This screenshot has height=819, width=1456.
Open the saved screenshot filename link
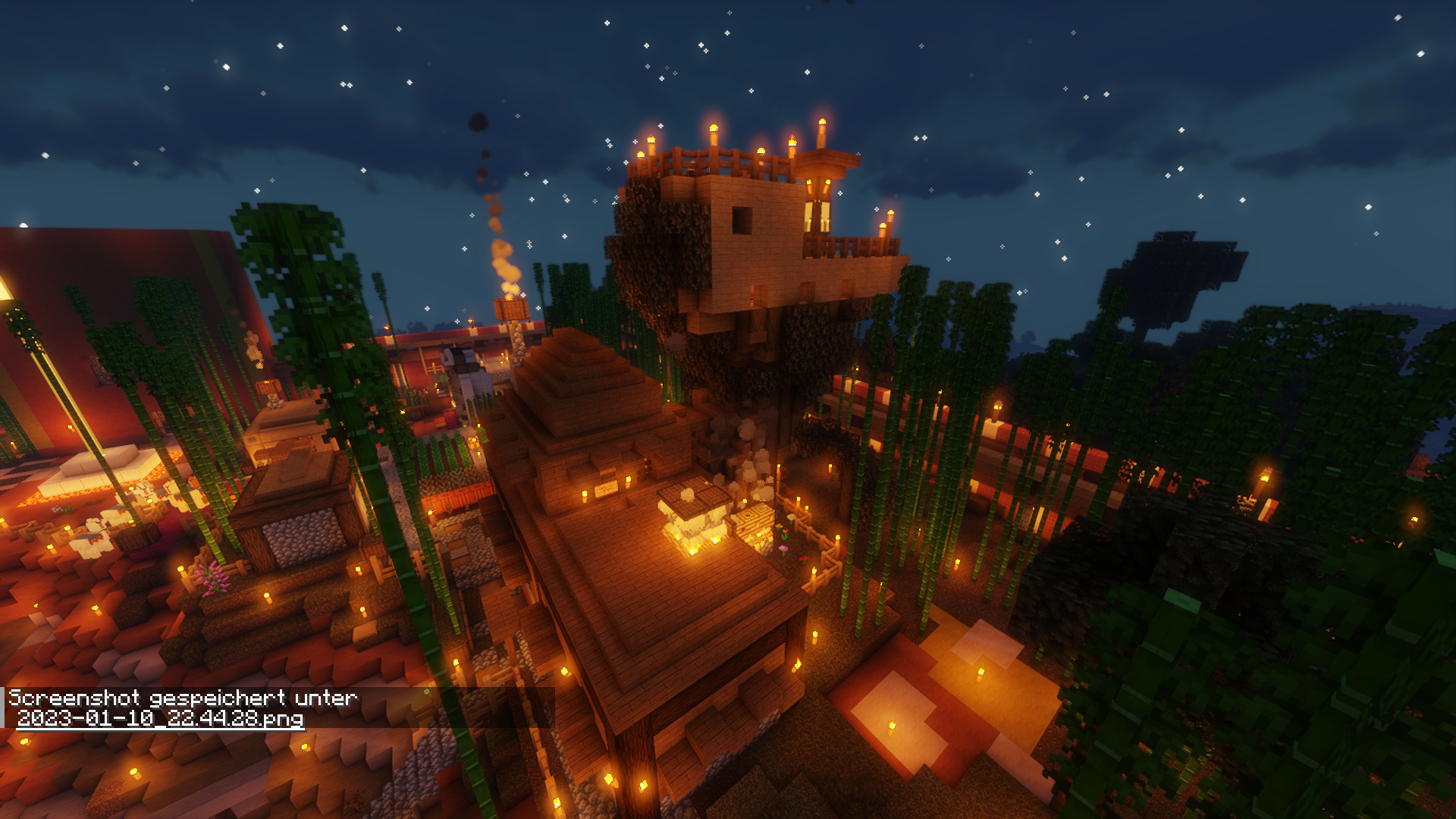pos(160,718)
